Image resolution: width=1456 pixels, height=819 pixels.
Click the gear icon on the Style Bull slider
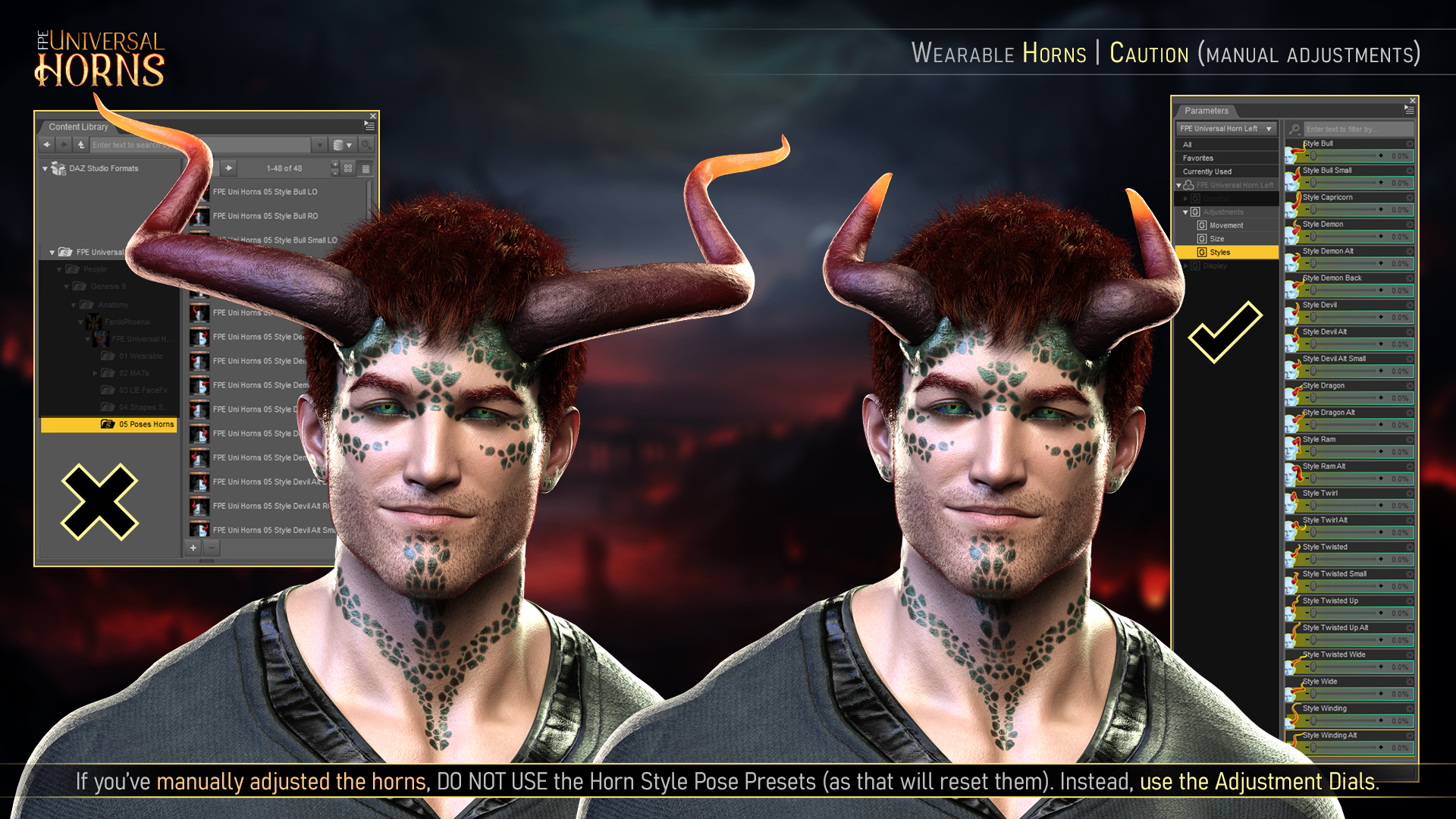click(1410, 144)
